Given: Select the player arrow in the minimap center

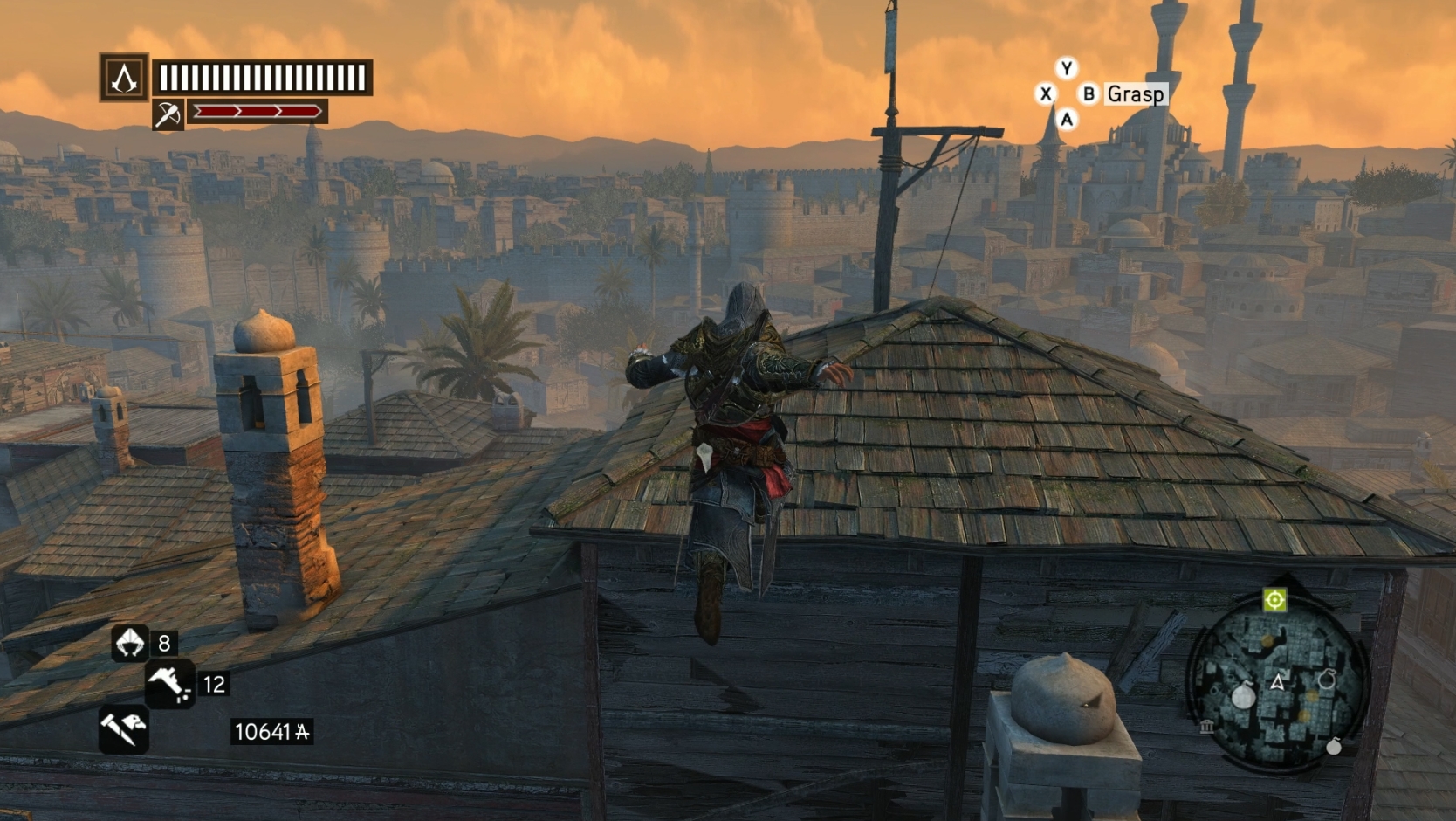Looking at the screenshot, I should click(x=1277, y=682).
